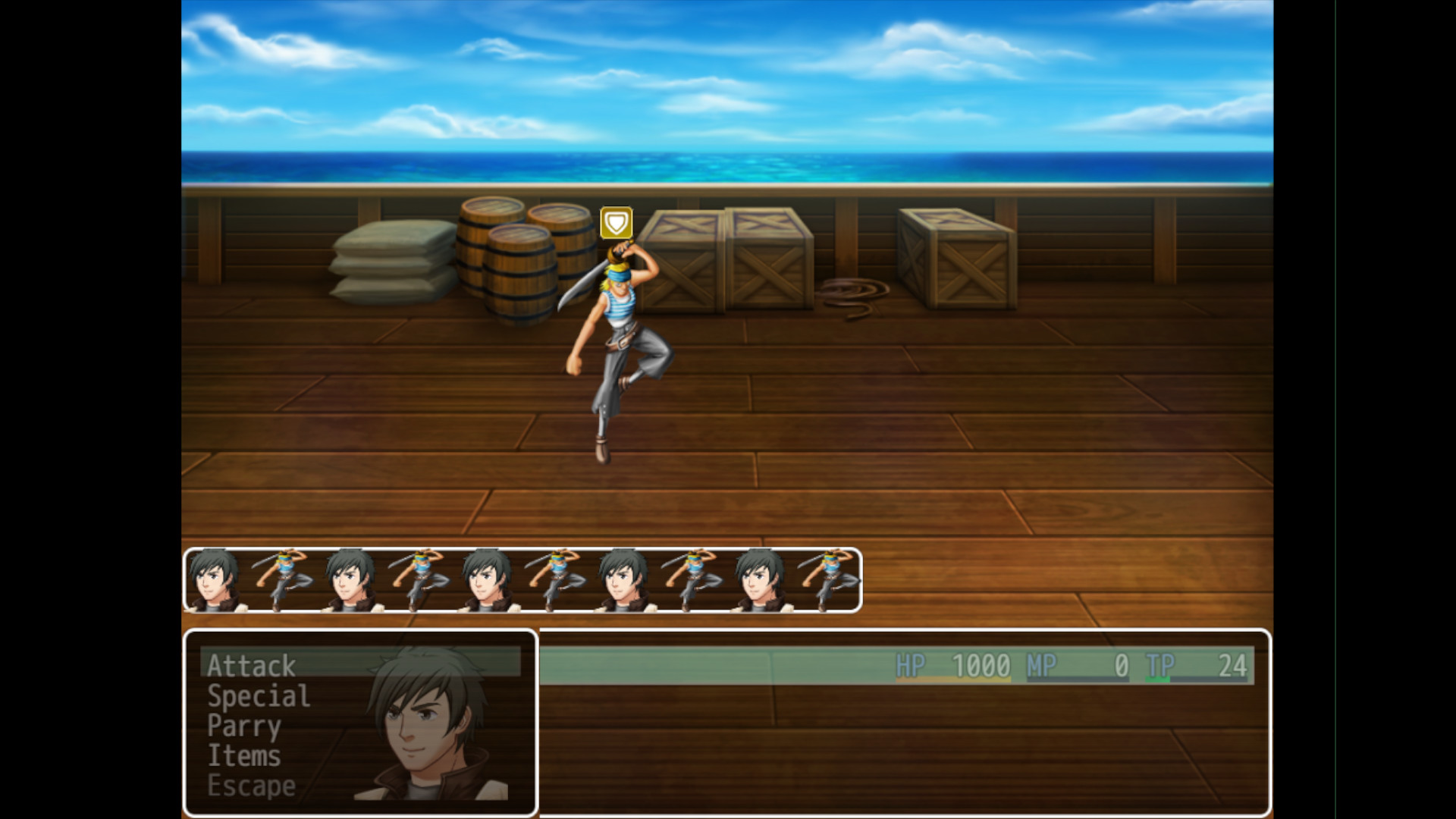Select the Special command
Screen dimensions: 1456x819
point(258,695)
